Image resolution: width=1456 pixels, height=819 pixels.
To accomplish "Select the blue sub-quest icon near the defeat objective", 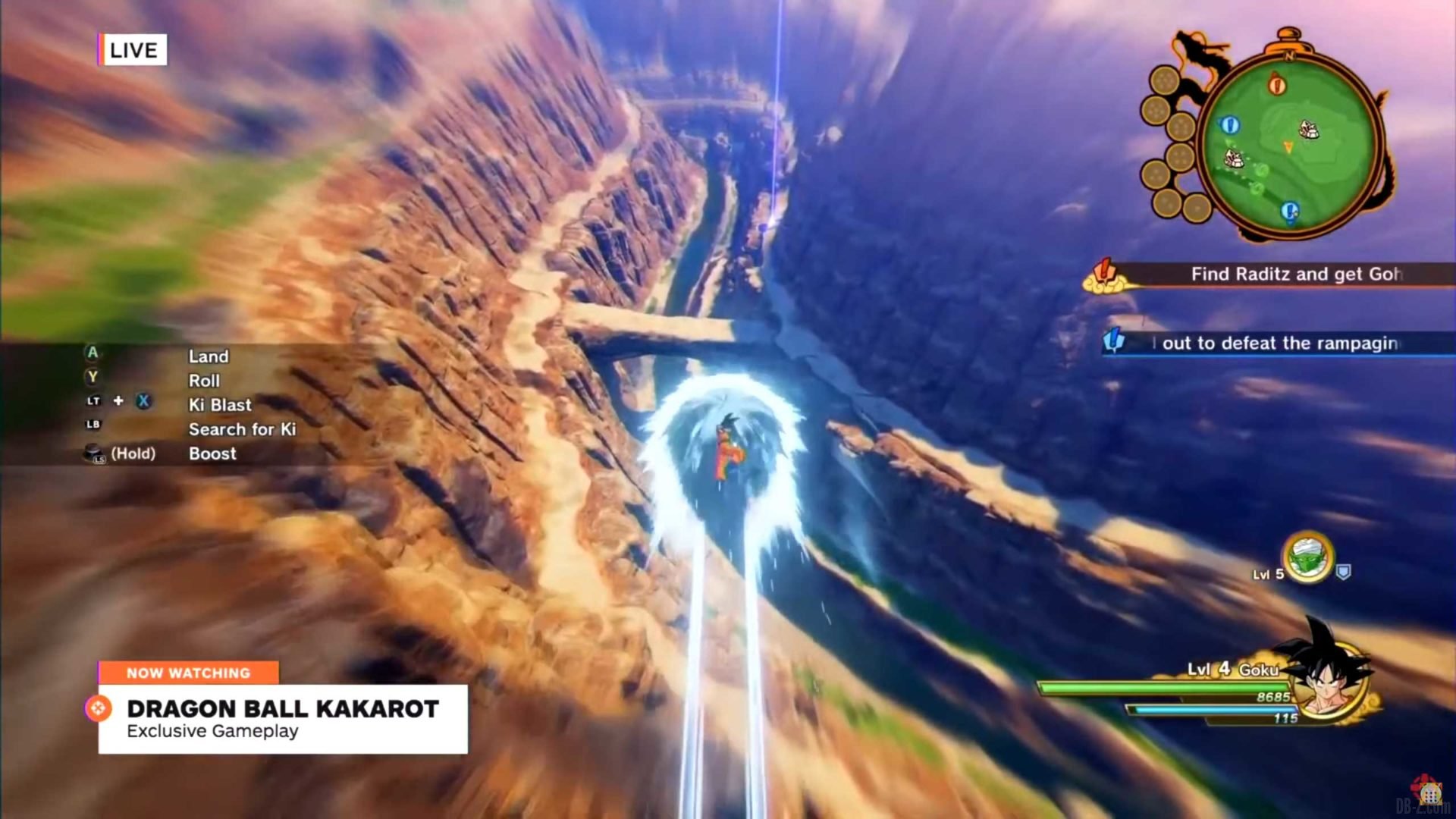I will tap(1112, 340).
